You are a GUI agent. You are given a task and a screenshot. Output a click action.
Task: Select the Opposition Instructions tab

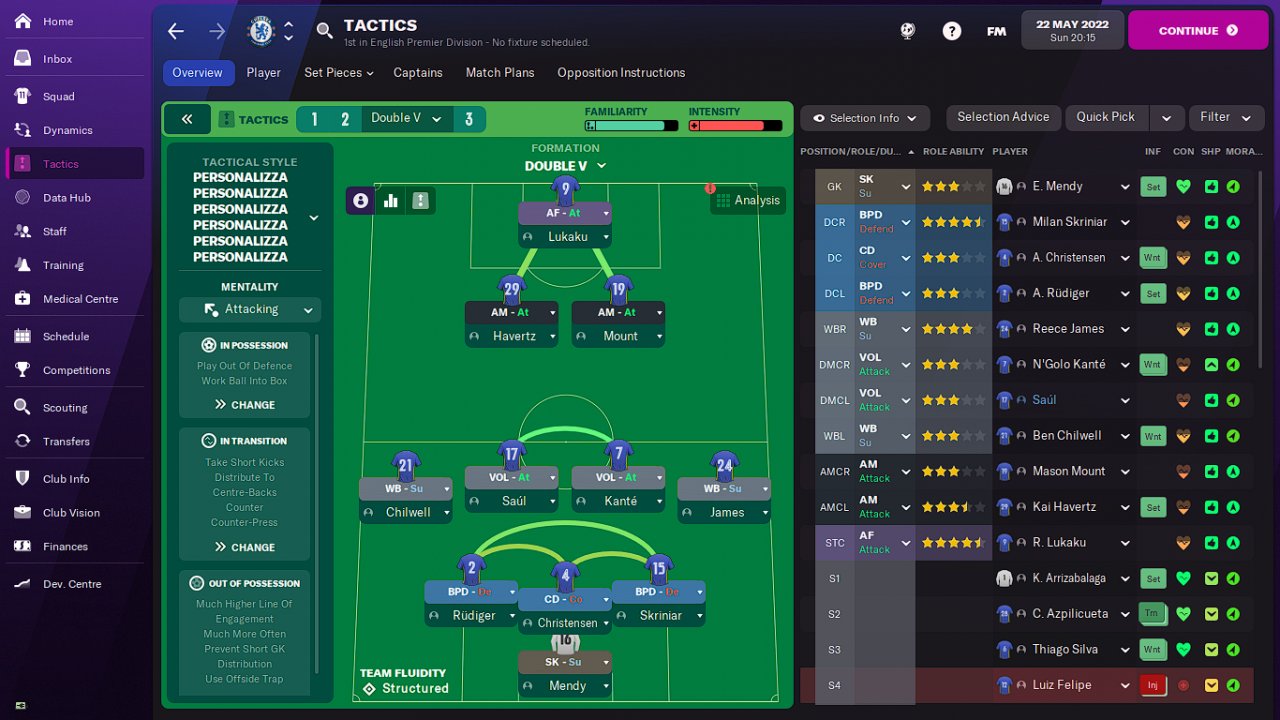[x=621, y=73]
